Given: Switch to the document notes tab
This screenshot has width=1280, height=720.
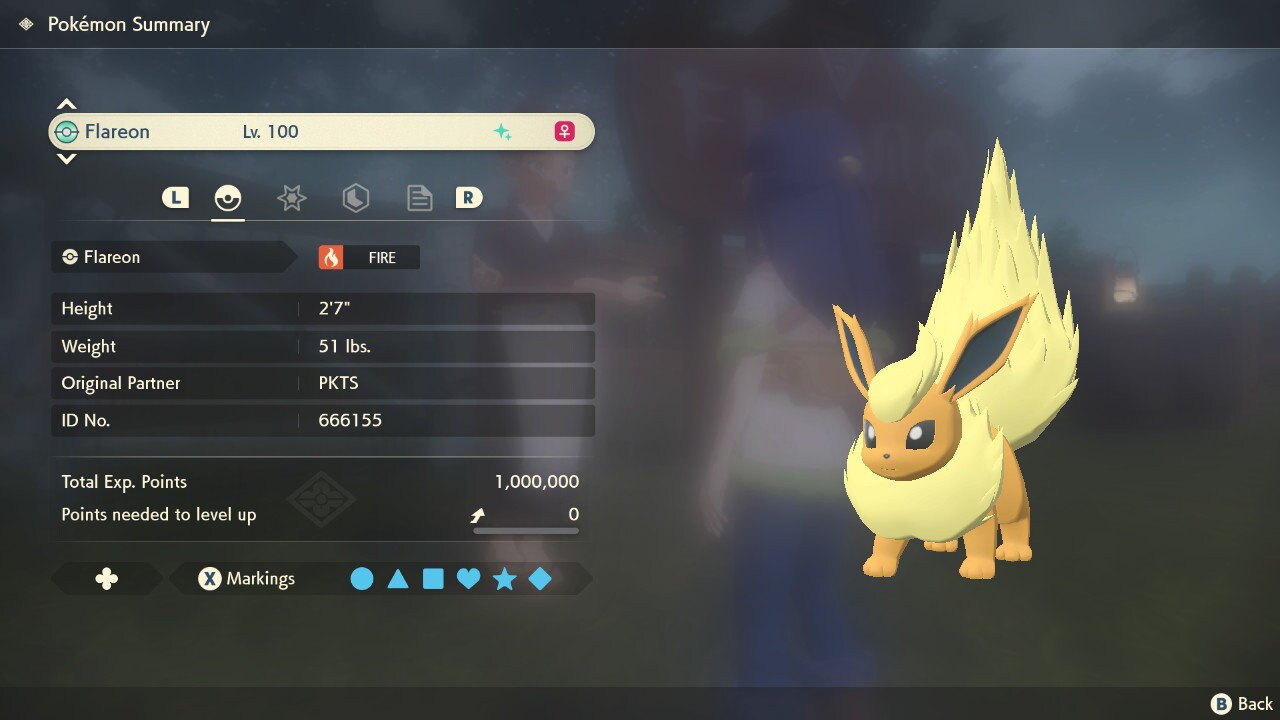Looking at the screenshot, I should coord(419,198).
